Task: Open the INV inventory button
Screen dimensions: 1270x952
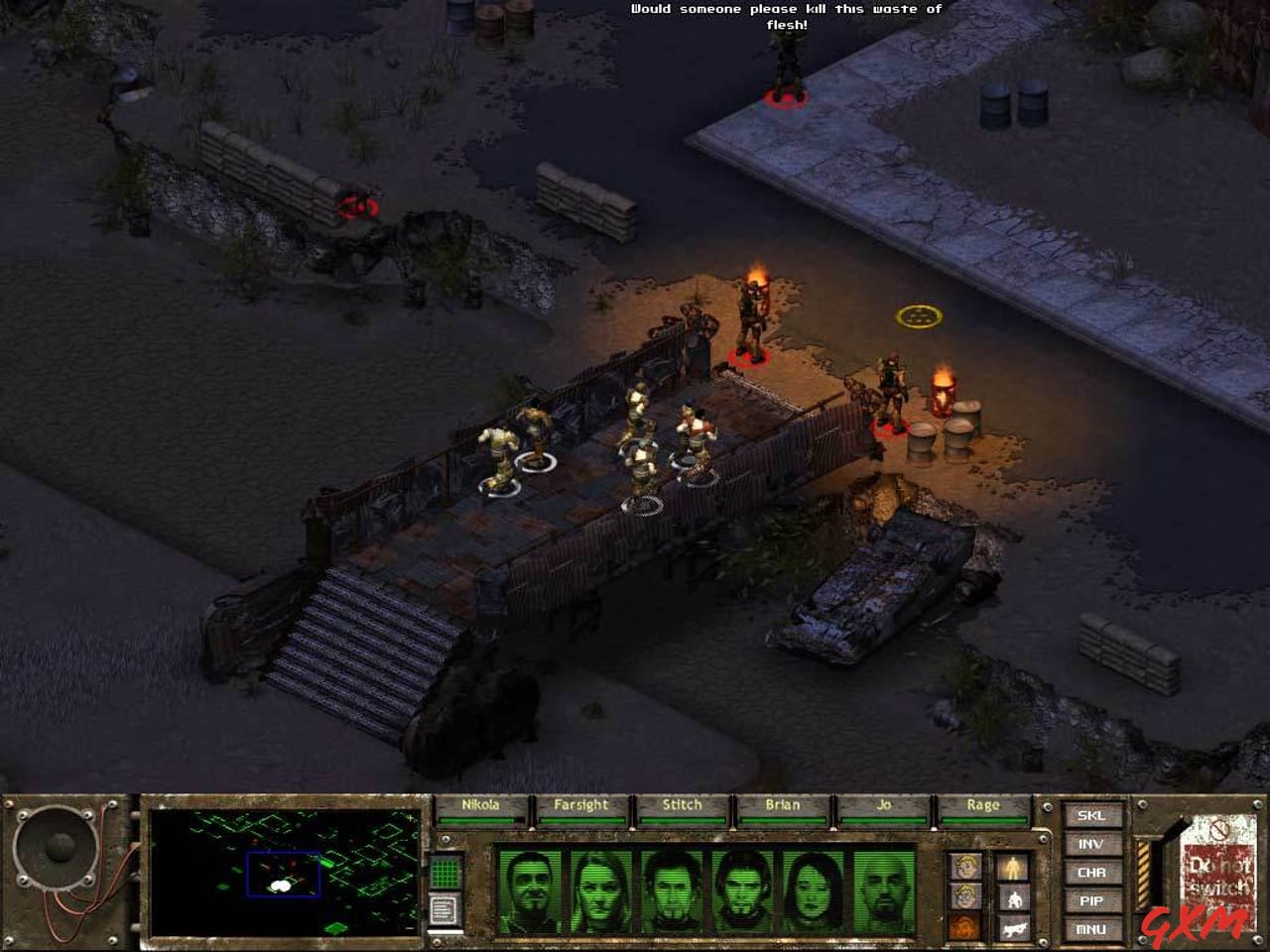Action: (1091, 846)
